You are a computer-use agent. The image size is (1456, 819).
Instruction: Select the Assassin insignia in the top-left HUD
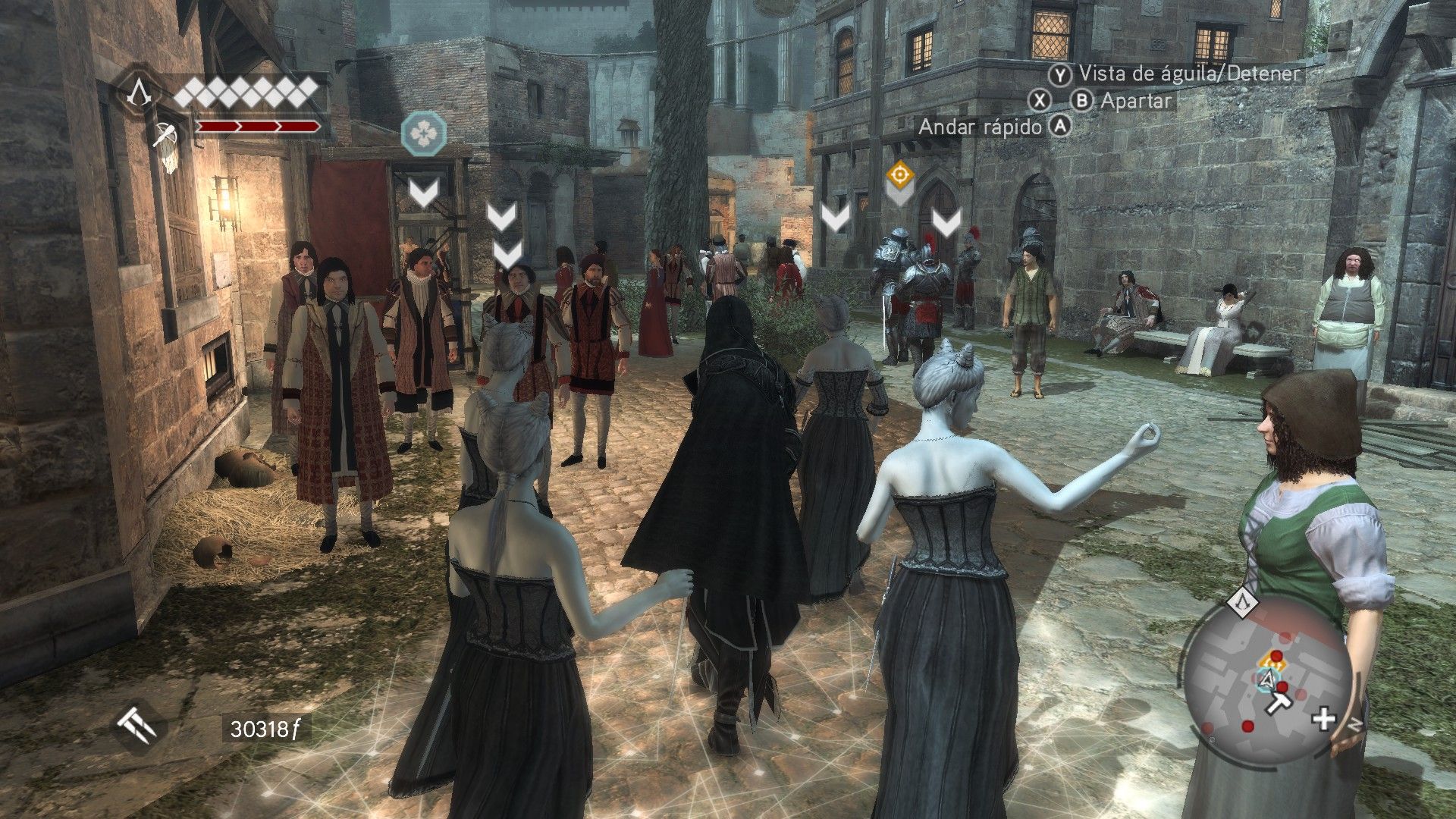coord(139,93)
